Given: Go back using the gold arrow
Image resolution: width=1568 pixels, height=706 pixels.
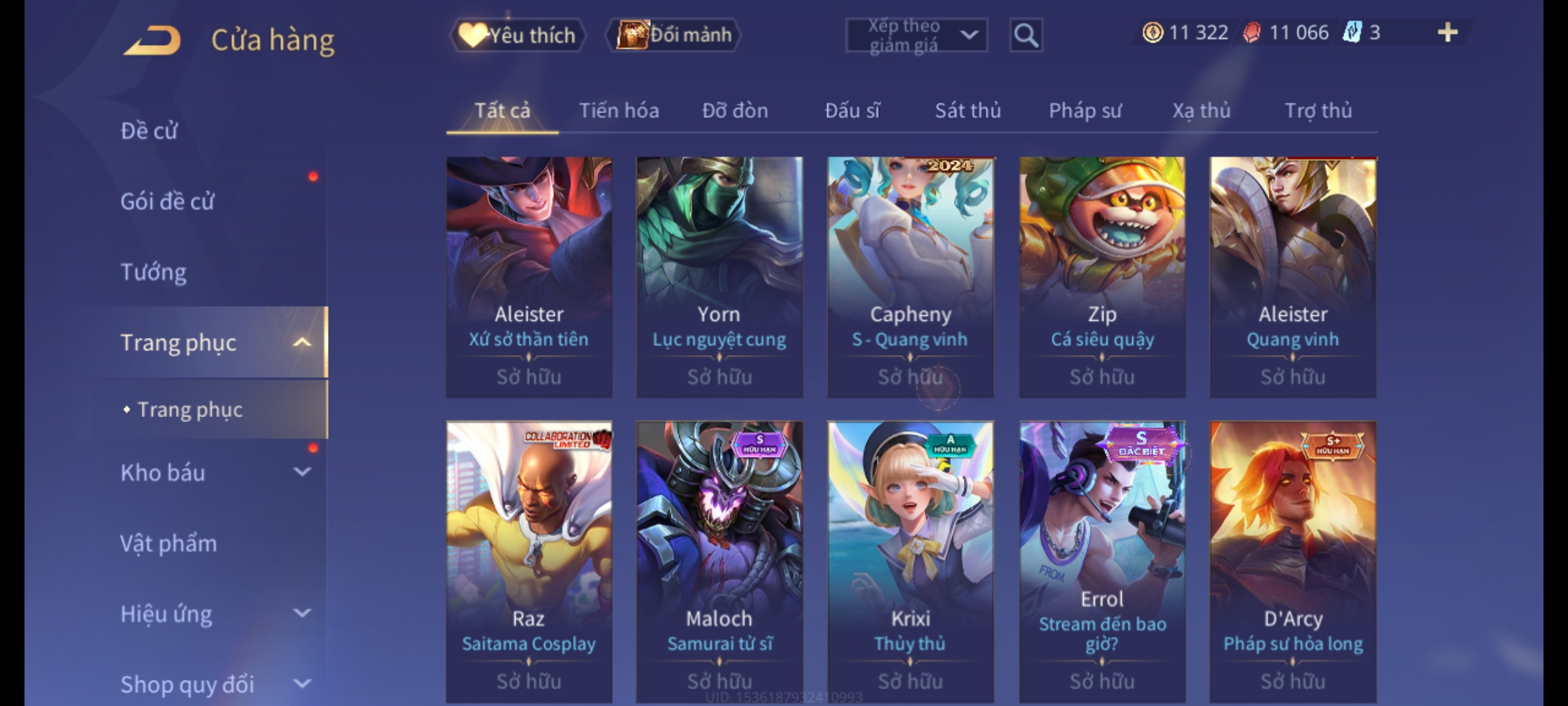Looking at the screenshot, I should click(x=152, y=40).
